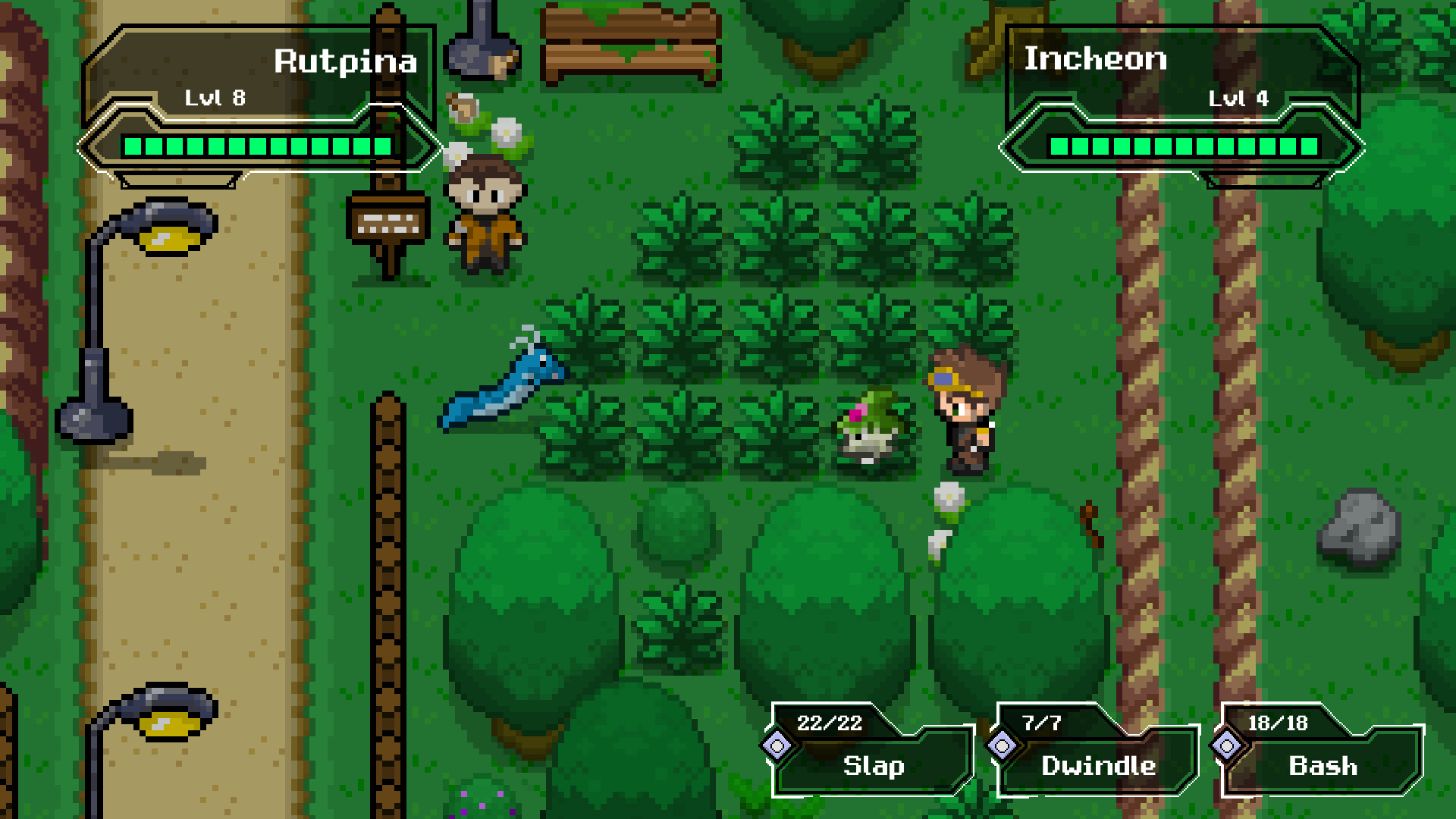Click Incheon's green HP bar
This screenshot has width=1456, height=819.
[1185, 146]
